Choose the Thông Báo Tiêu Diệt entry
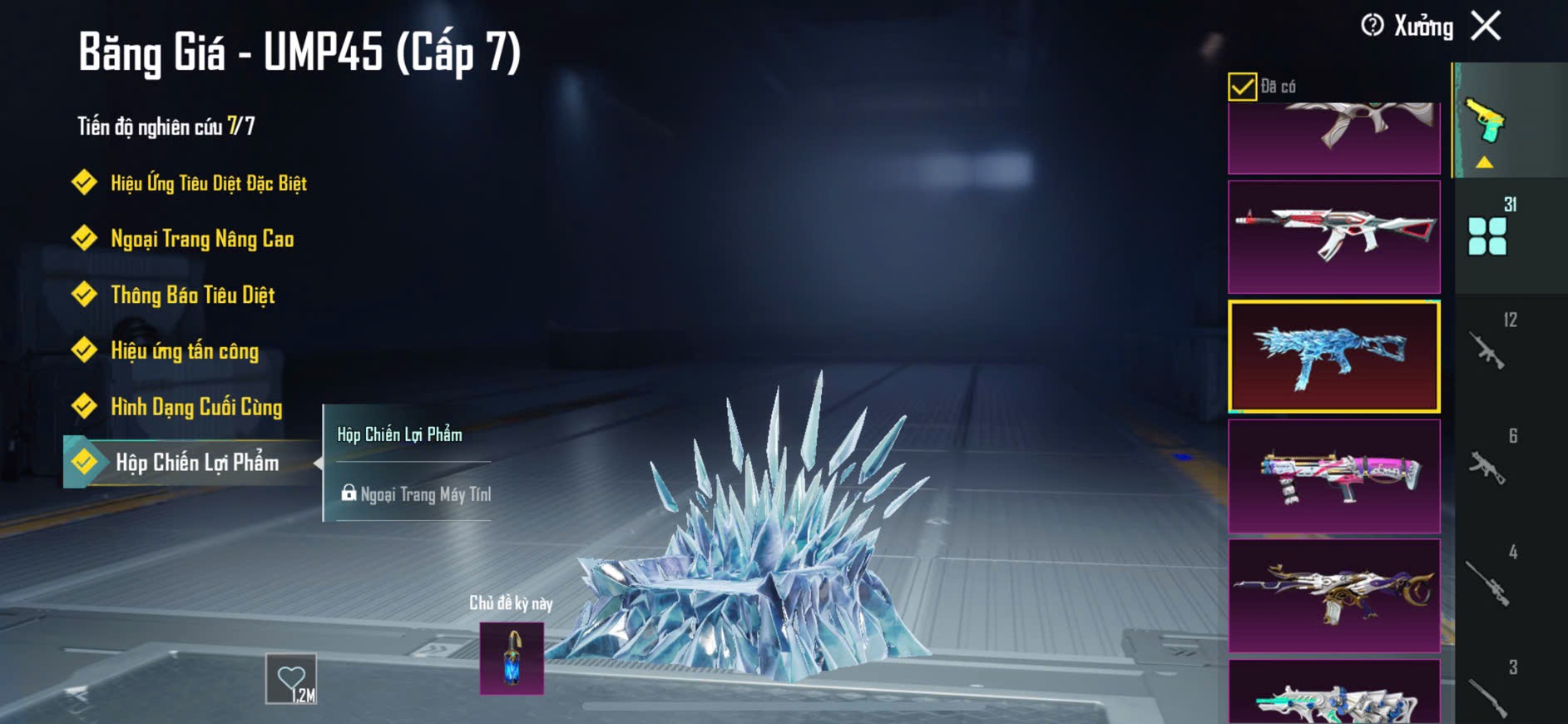 (192, 295)
